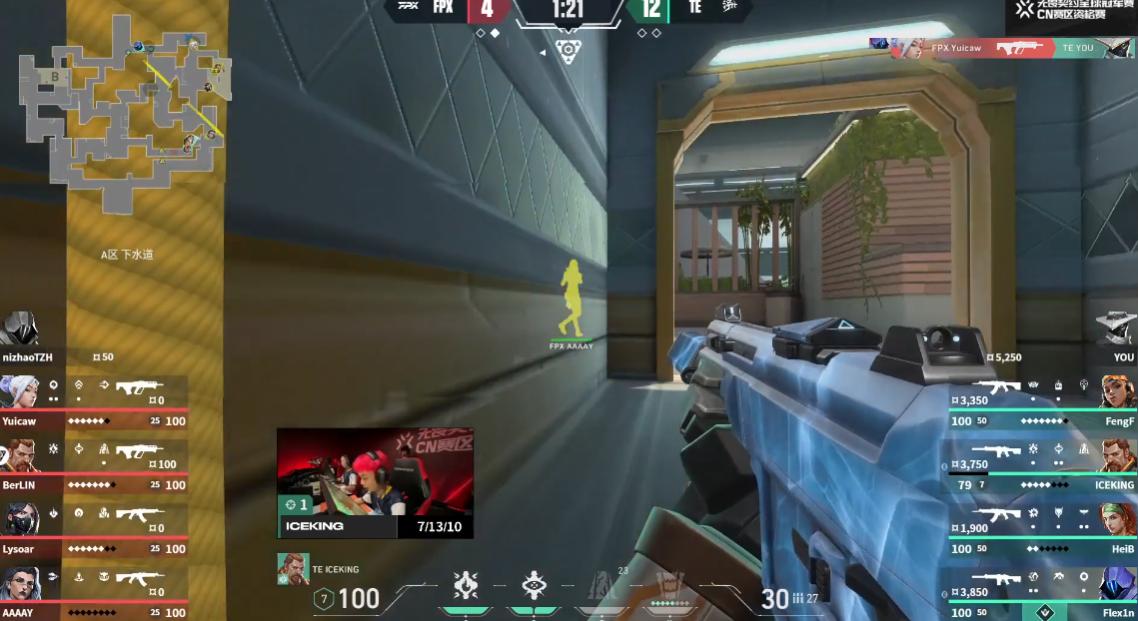Viewport: 1138px width, 621px height.
Task: Activate ICEKING's first ability icon
Action: pyautogui.click(x=465, y=585)
